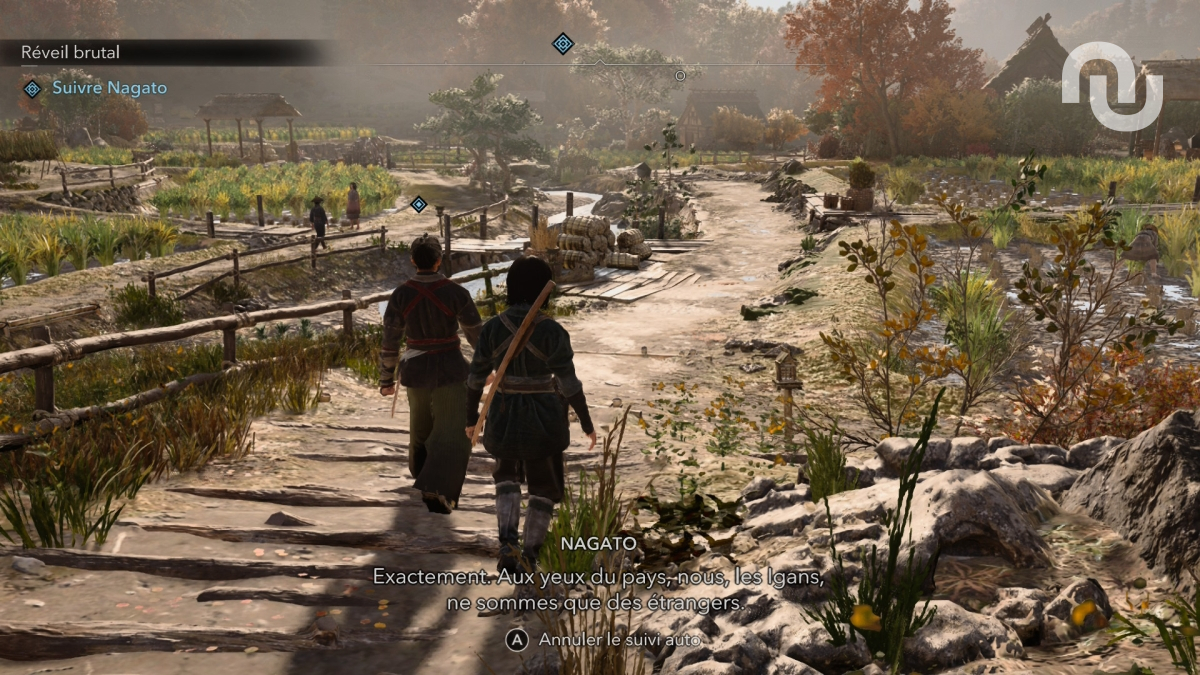Click the objective waypoint diamond above the fence

(x=419, y=204)
